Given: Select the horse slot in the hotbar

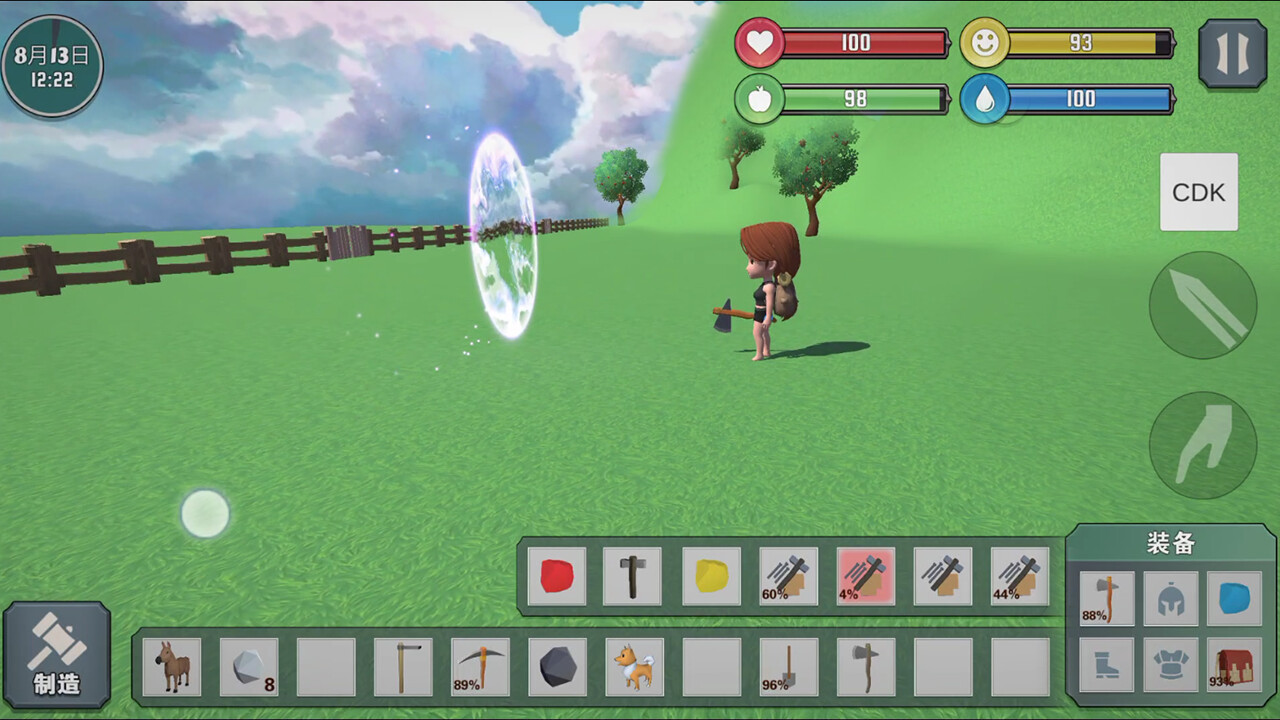Looking at the screenshot, I should click(172, 667).
